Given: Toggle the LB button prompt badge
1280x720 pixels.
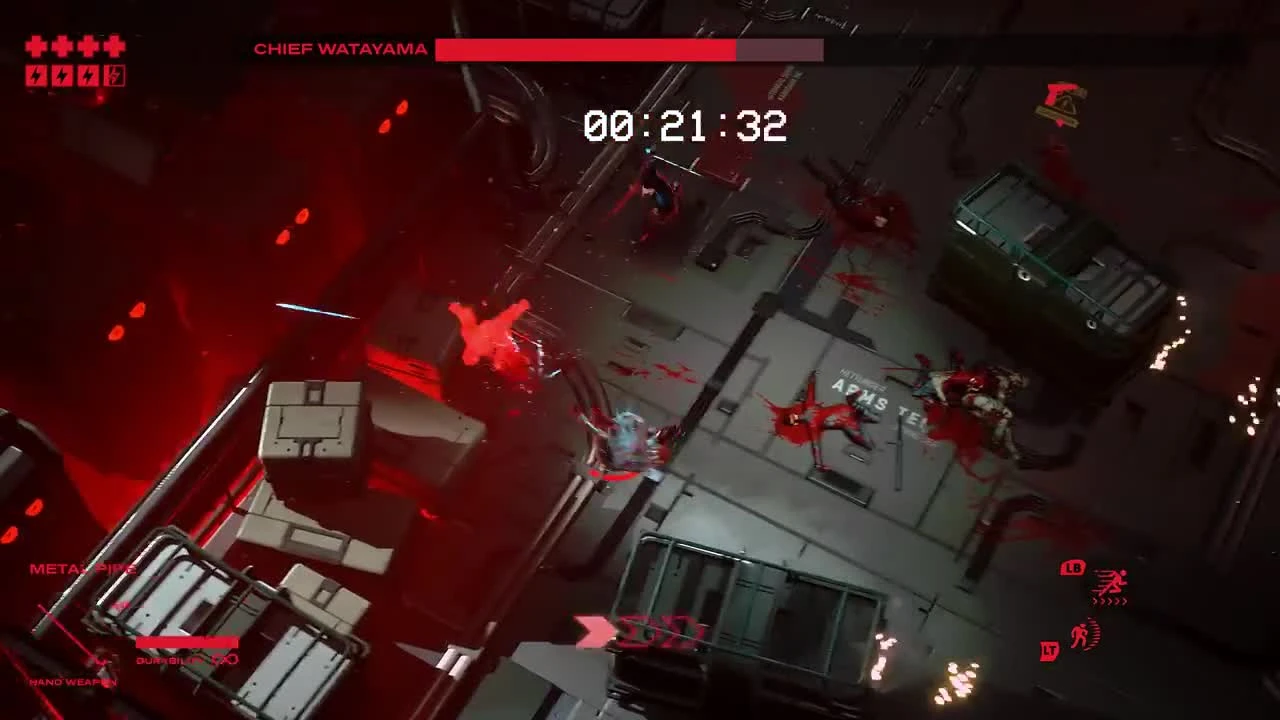Looking at the screenshot, I should pos(1072,567).
